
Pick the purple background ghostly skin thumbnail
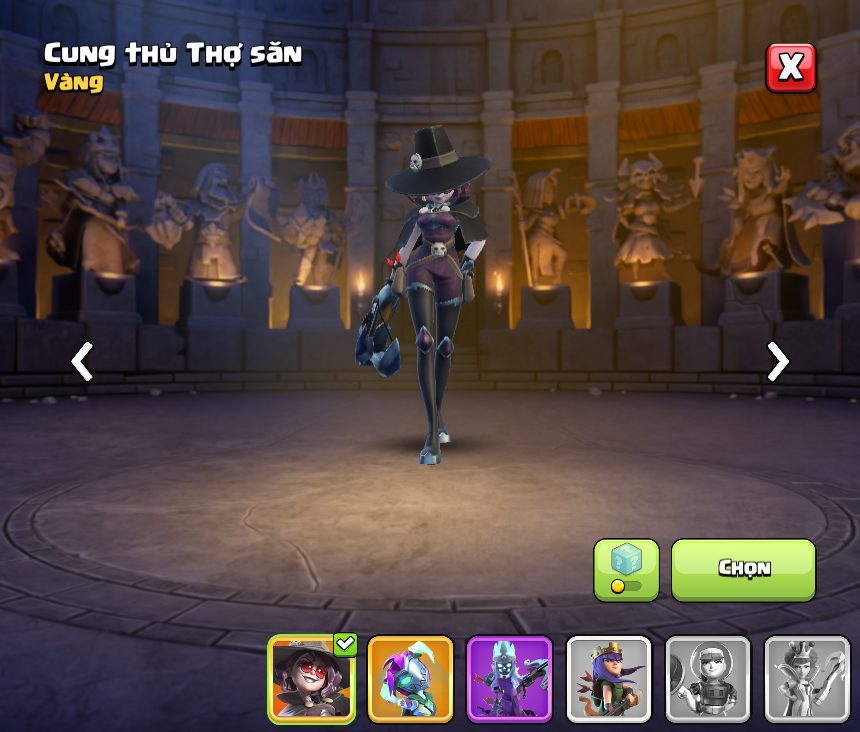tap(509, 679)
